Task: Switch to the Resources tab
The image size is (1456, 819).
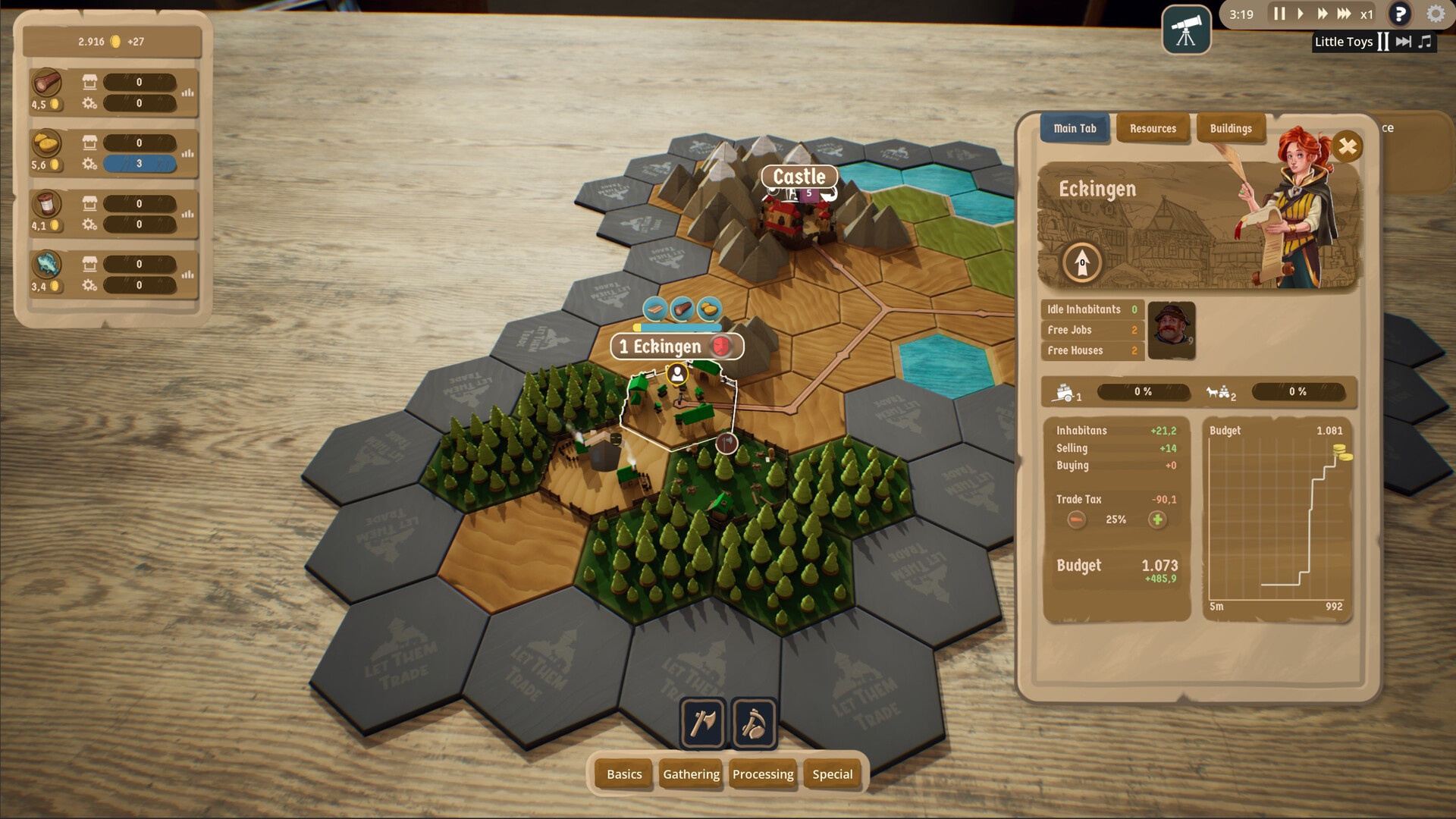Action: (x=1153, y=129)
